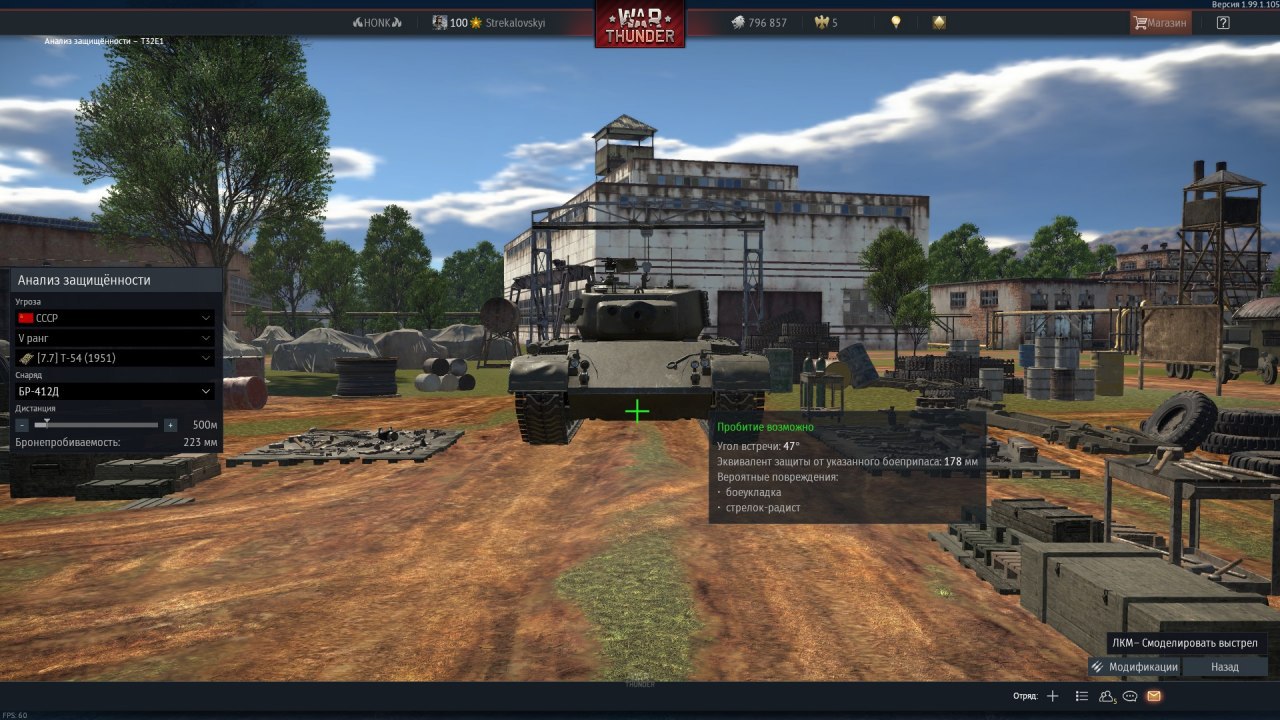Open the Магазин shop

pos(1160,23)
